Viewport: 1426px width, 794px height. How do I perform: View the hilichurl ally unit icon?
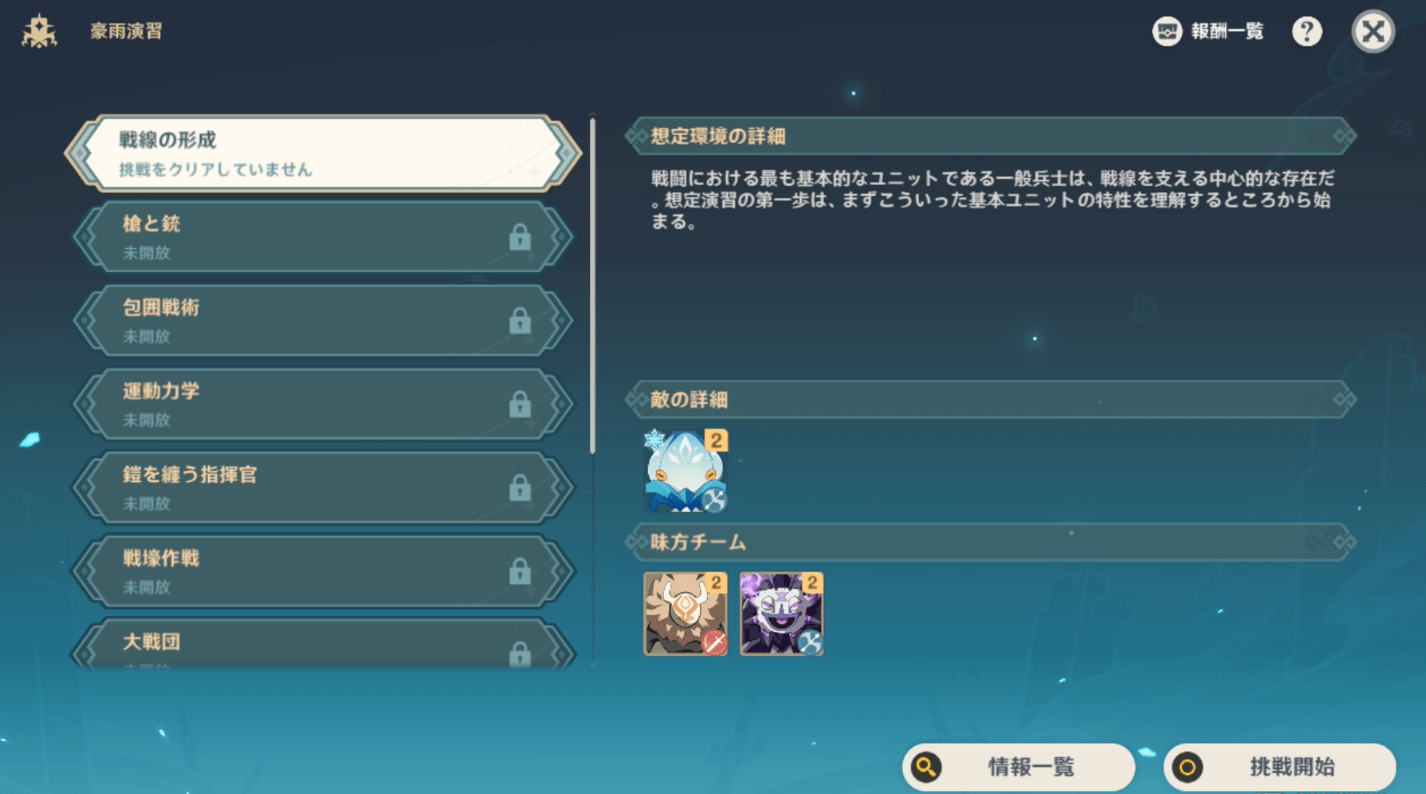click(685, 613)
